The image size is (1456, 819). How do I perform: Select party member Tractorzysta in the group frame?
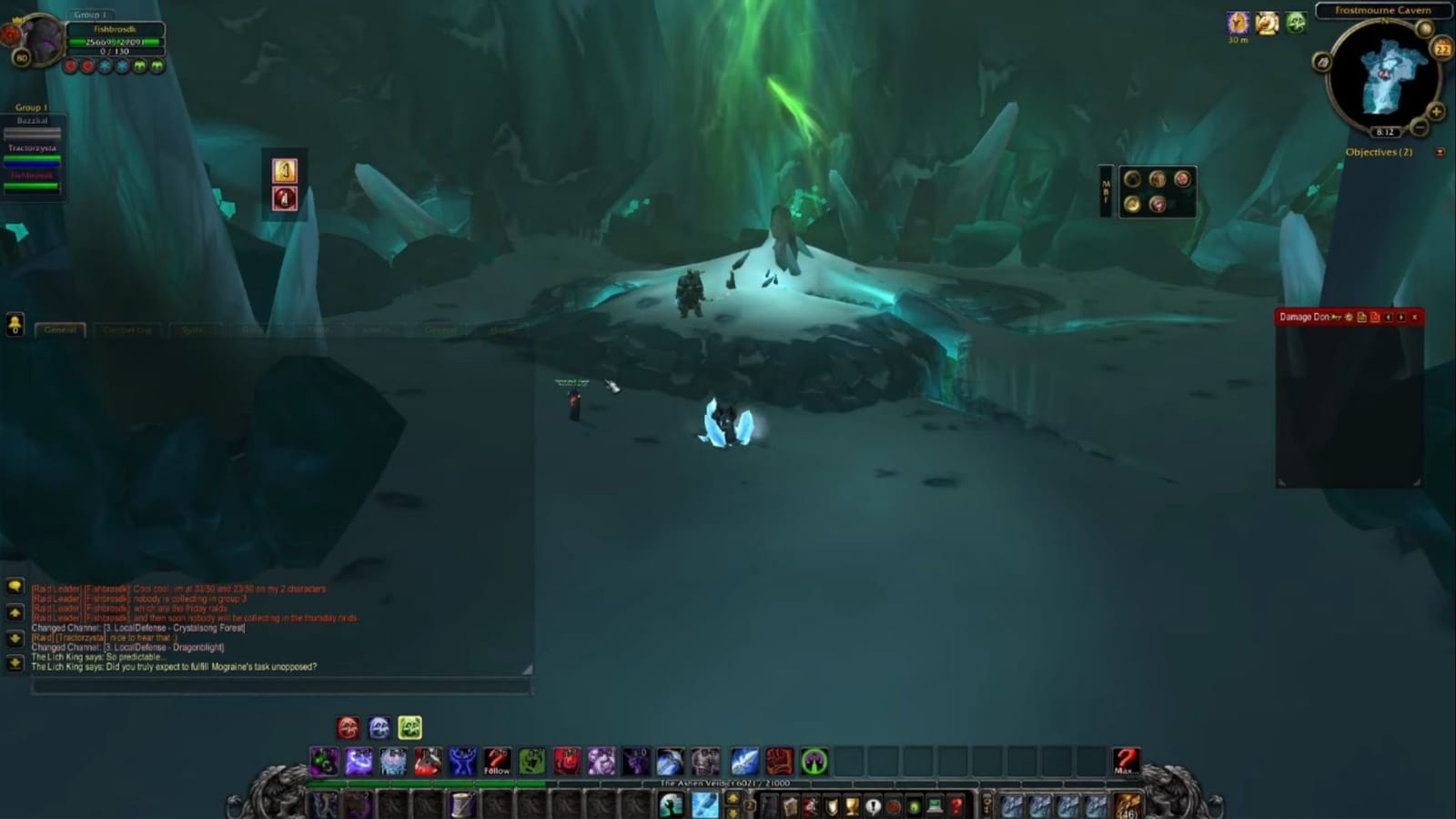32,148
